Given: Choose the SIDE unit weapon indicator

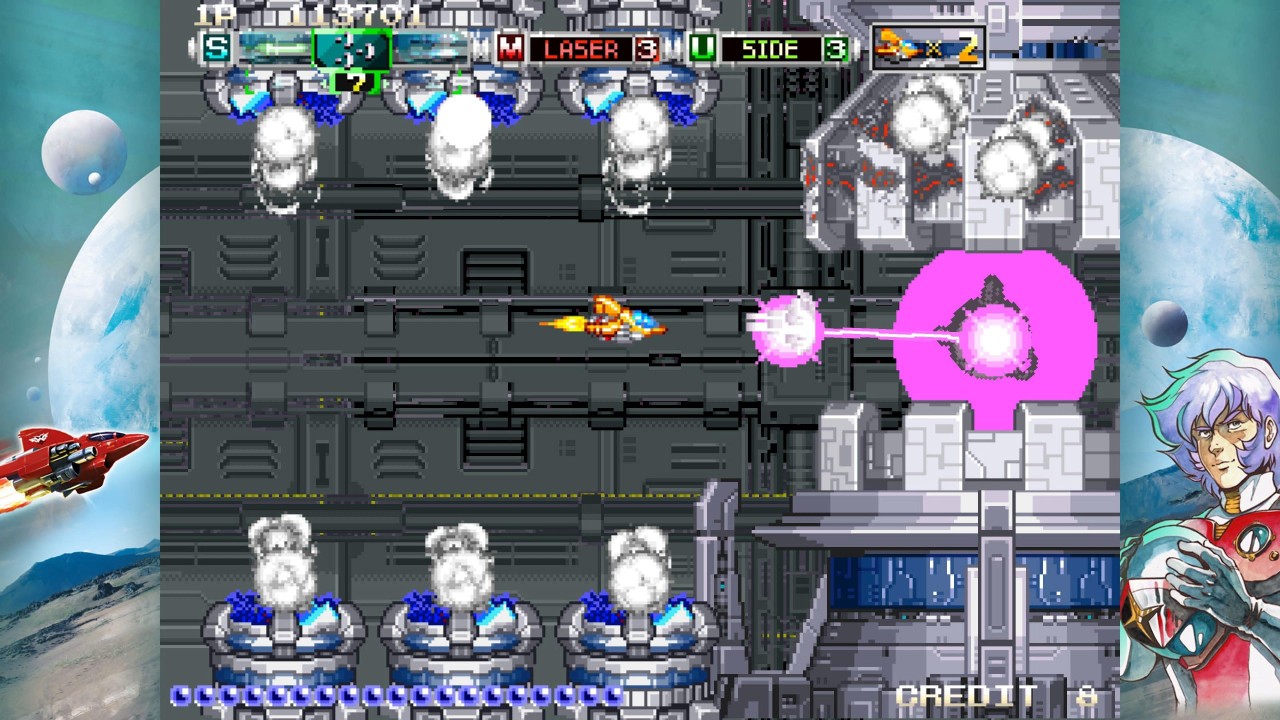Looking at the screenshot, I should pyautogui.click(x=770, y=48).
